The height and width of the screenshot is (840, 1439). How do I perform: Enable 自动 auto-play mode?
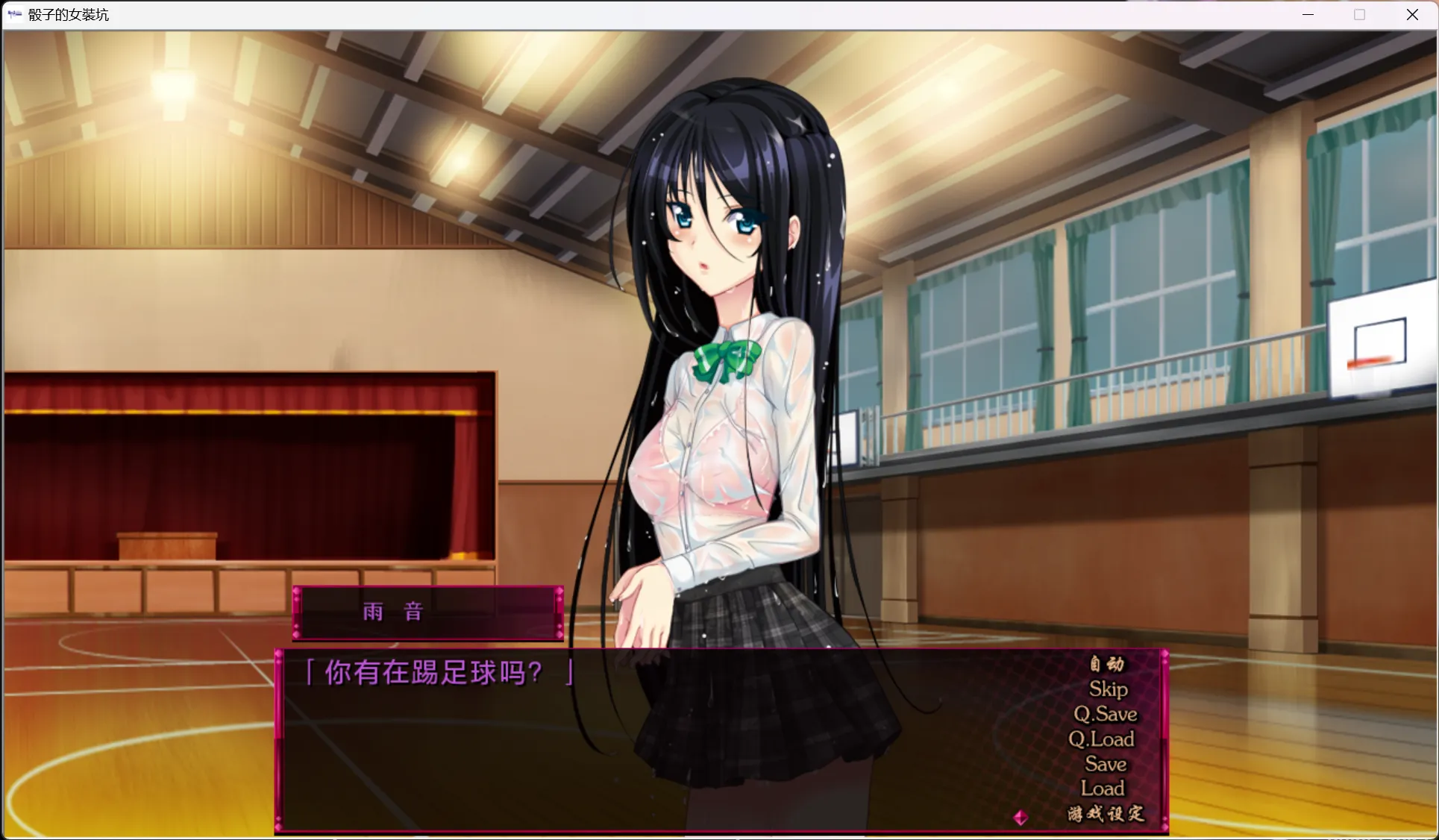point(1107,665)
